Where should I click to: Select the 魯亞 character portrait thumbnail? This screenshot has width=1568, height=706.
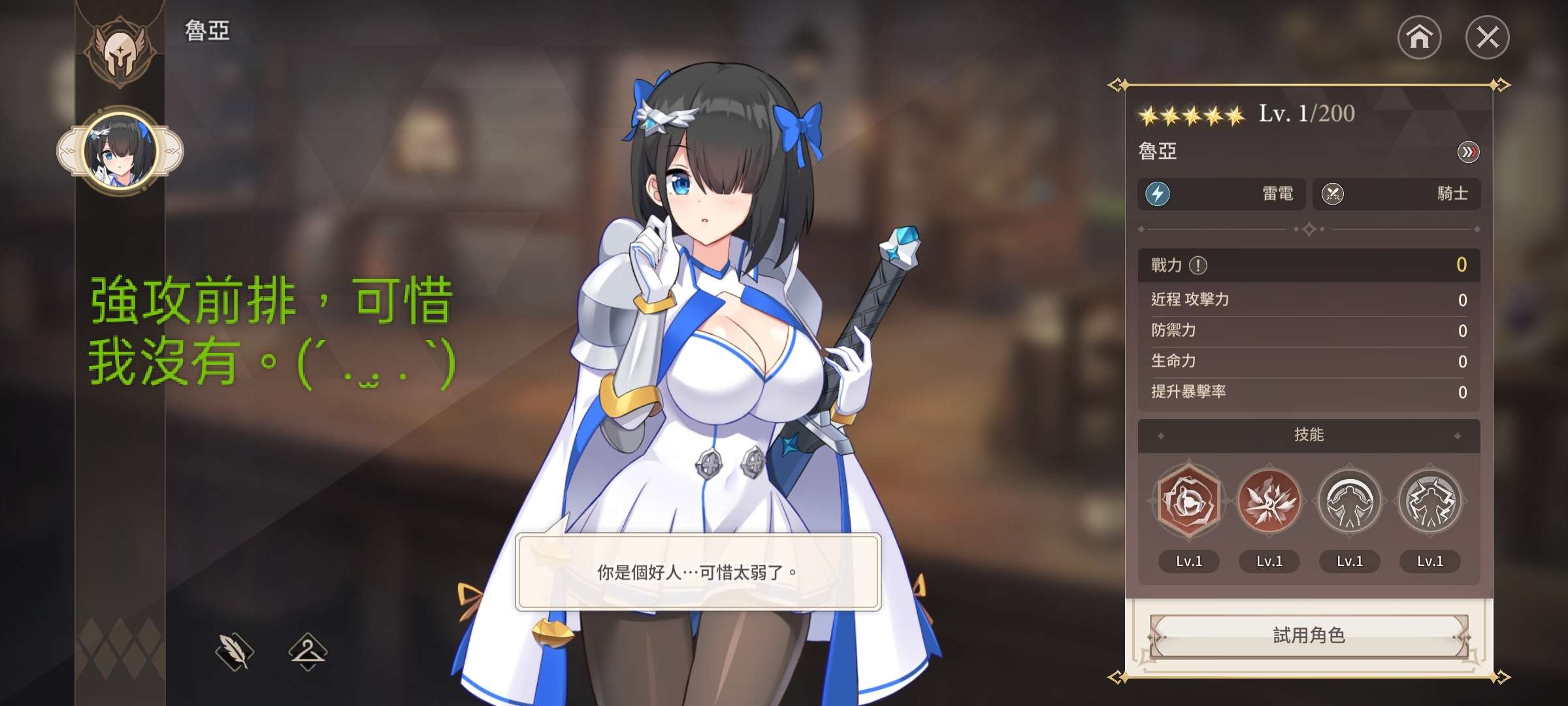[x=120, y=151]
